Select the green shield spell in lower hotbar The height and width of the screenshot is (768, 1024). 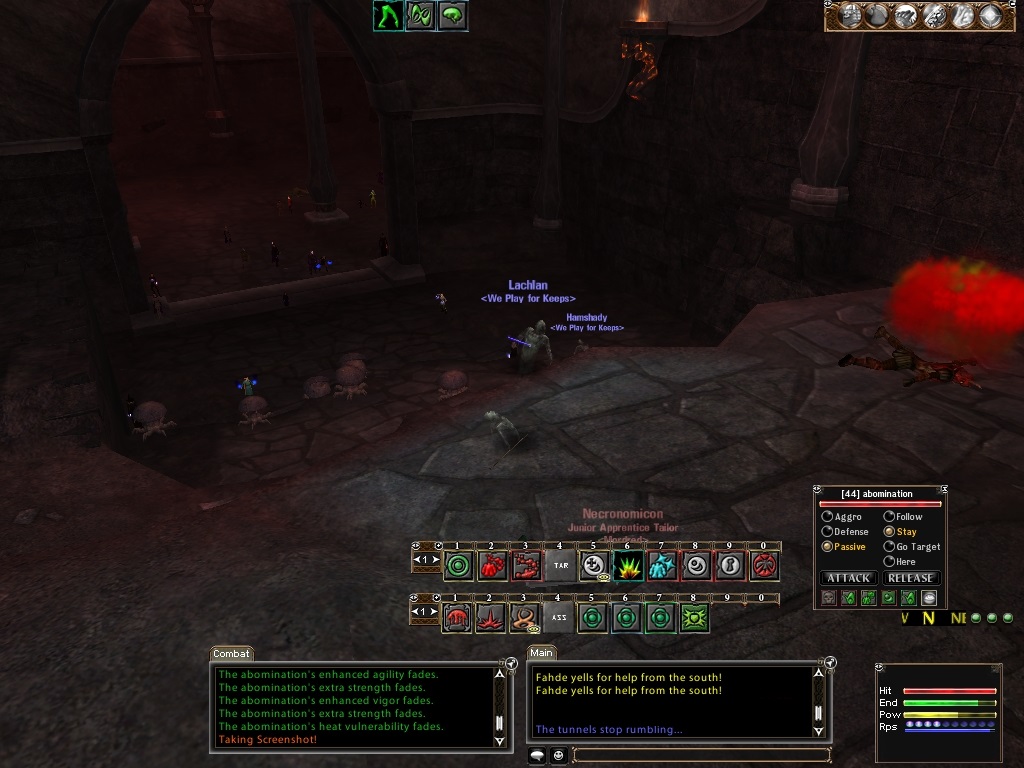point(695,618)
